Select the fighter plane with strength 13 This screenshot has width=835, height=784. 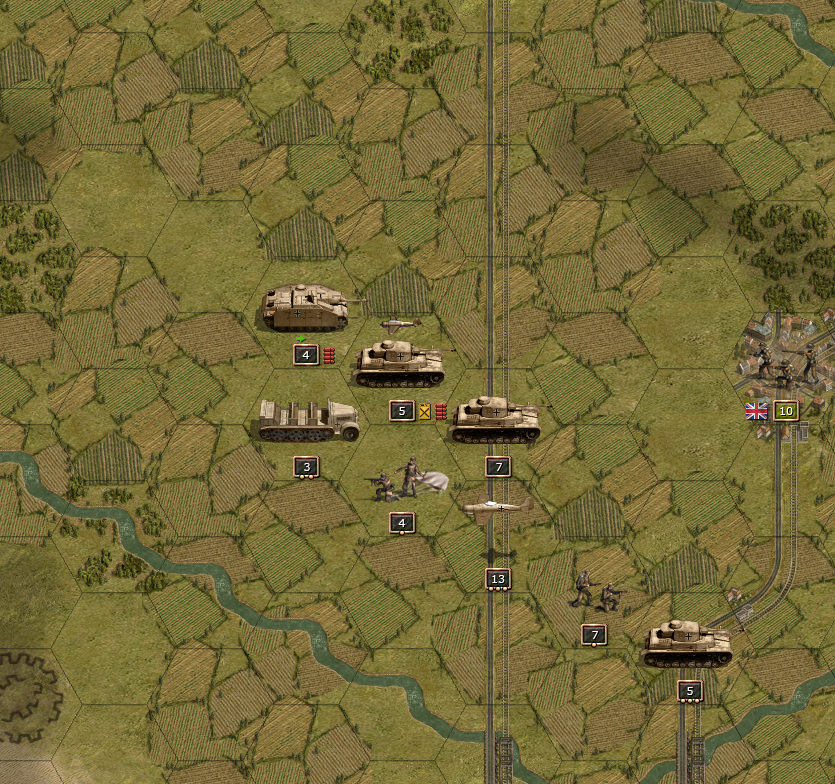(x=498, y=510)
